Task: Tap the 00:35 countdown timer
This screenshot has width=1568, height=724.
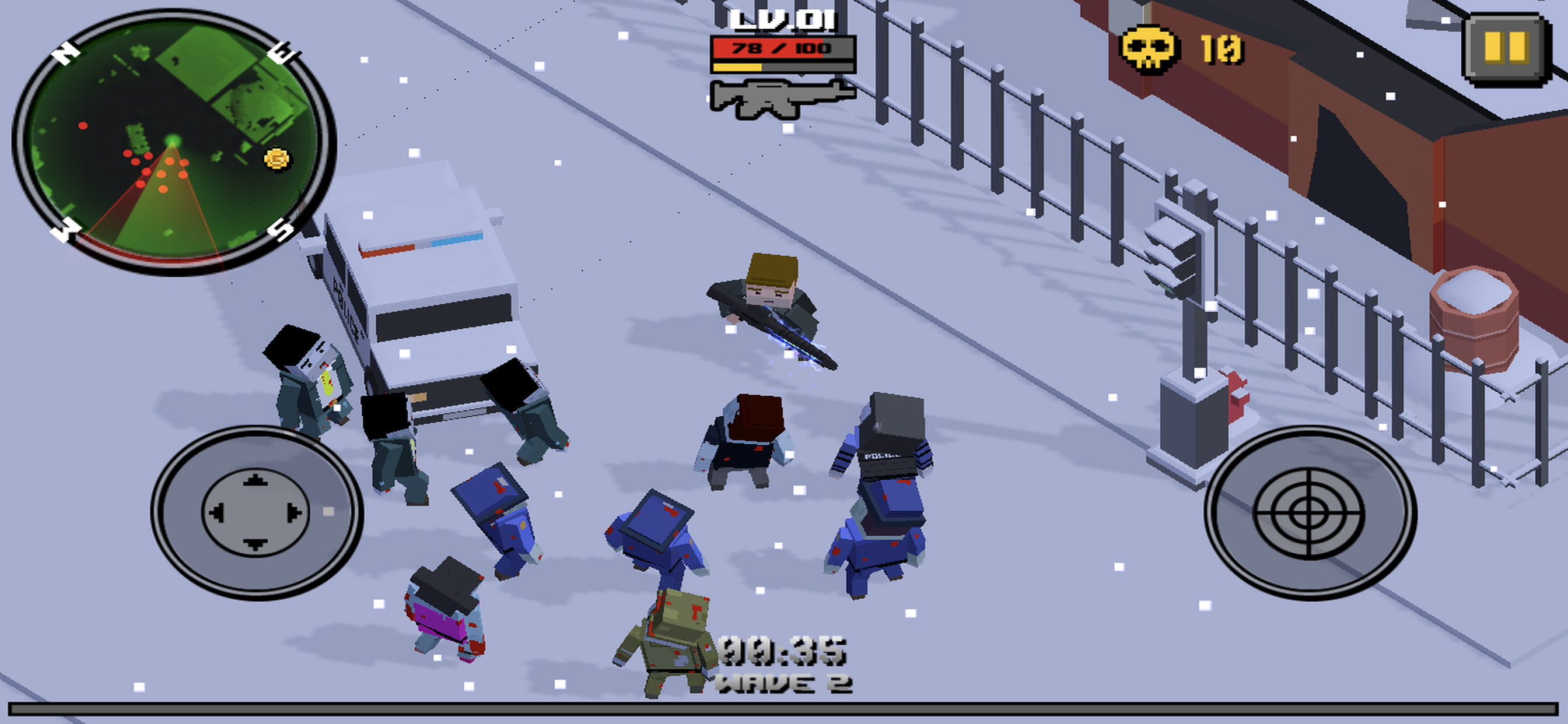Action: [784, 650]
